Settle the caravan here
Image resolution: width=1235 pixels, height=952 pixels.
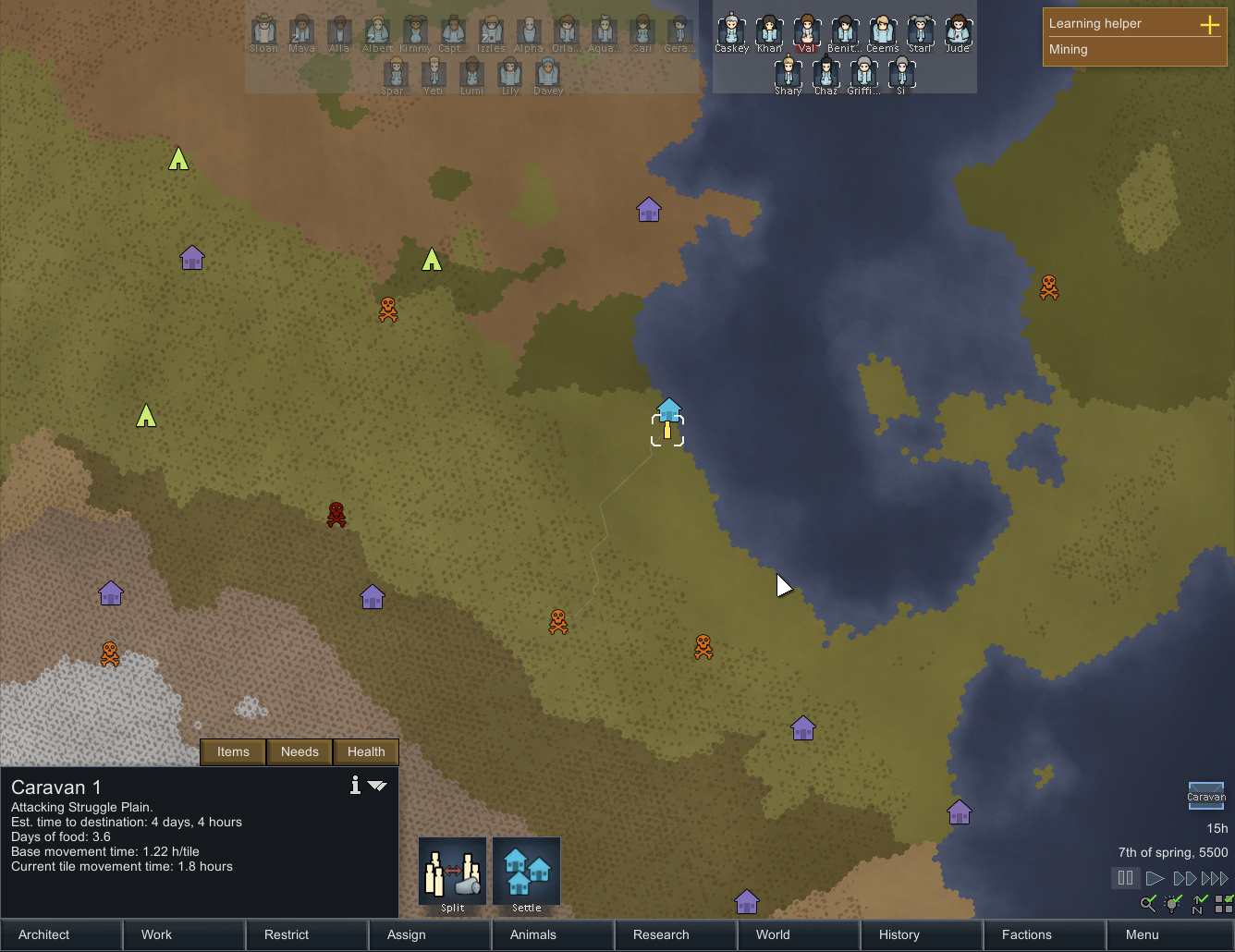tap(527, 873)
